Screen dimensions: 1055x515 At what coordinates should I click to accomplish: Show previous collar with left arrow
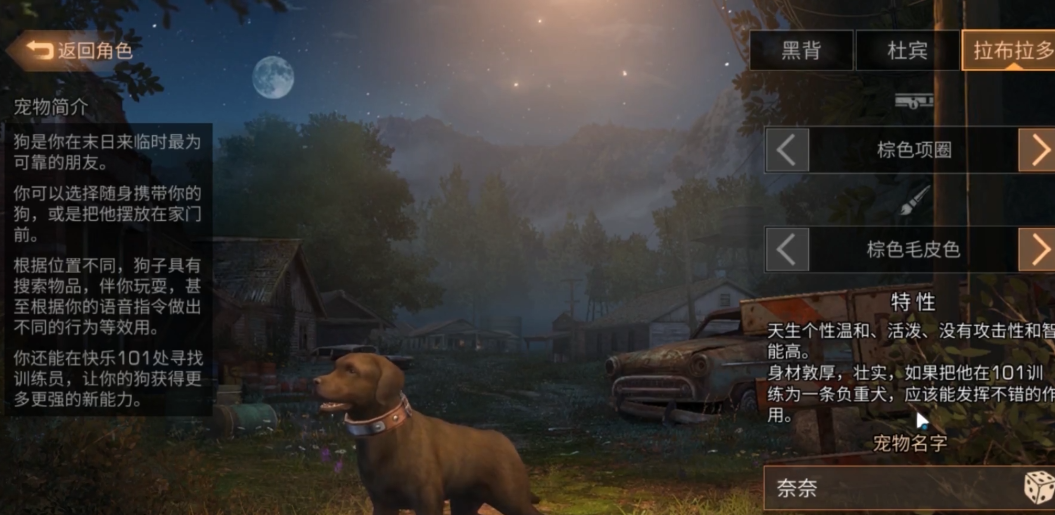788,150
